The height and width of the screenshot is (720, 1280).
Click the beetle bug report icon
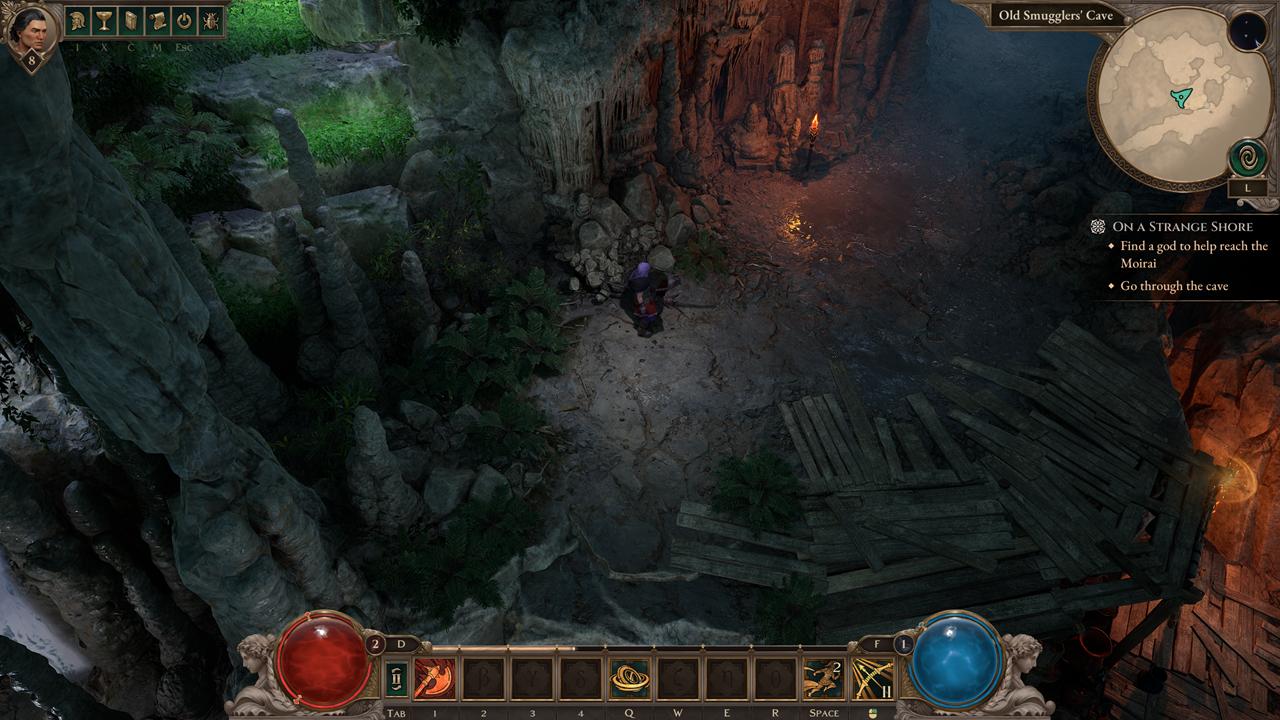tap(211, 20)
